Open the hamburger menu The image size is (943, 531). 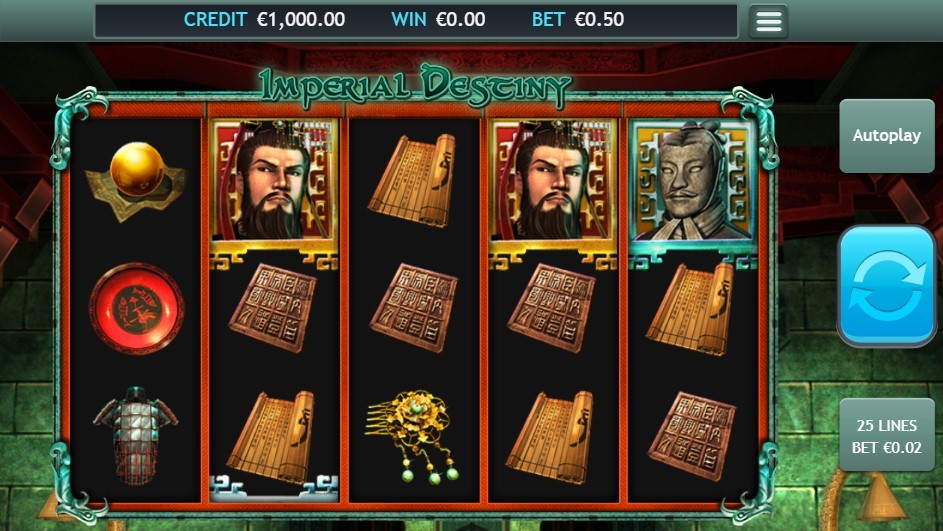click(768, 21)
